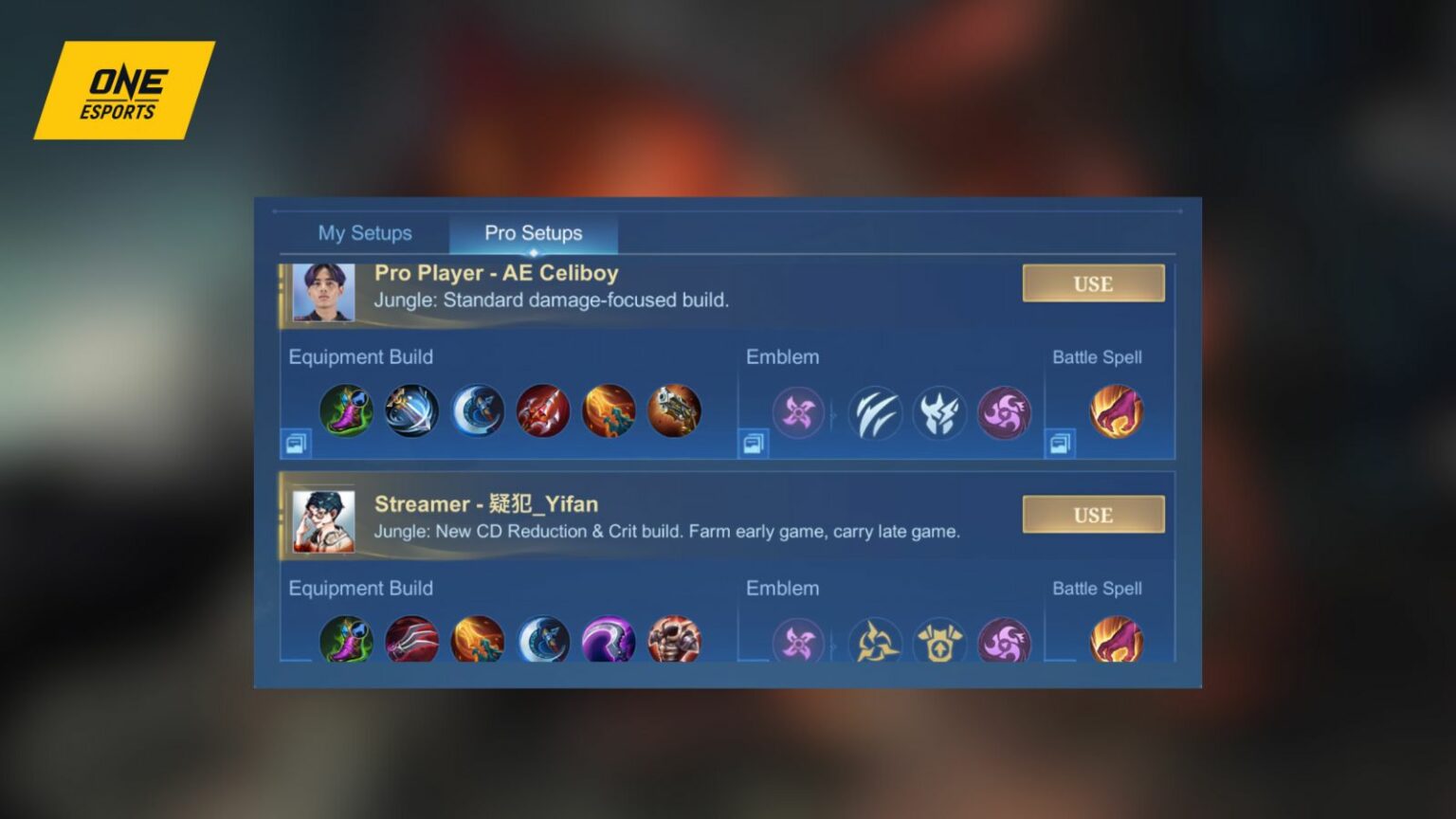Open the Retribution battle spell in Celiboy's setup
The image size is (1456, 819).
point(1117,410)
